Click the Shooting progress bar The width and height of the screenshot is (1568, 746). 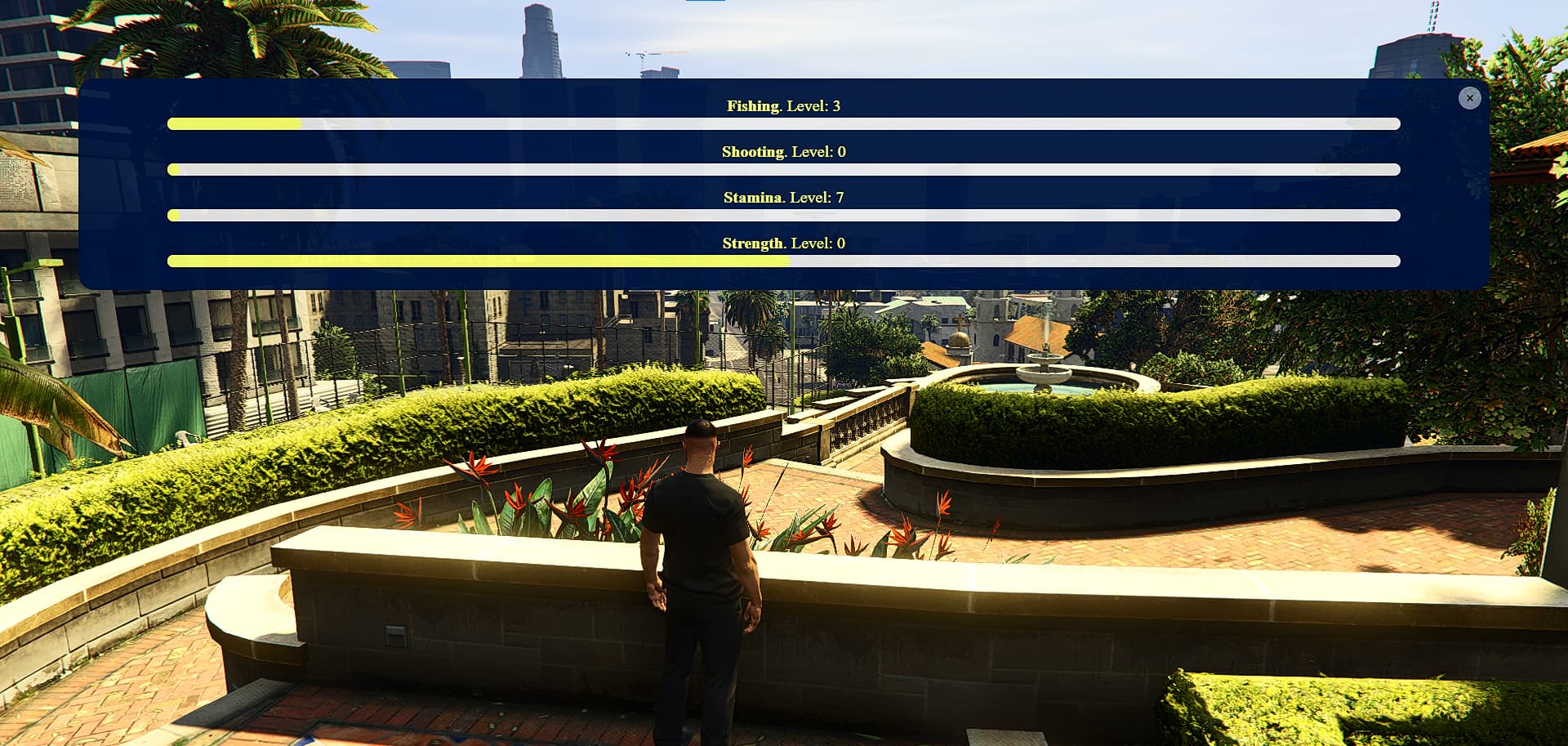pyautogui.click(x=782, y=169)
